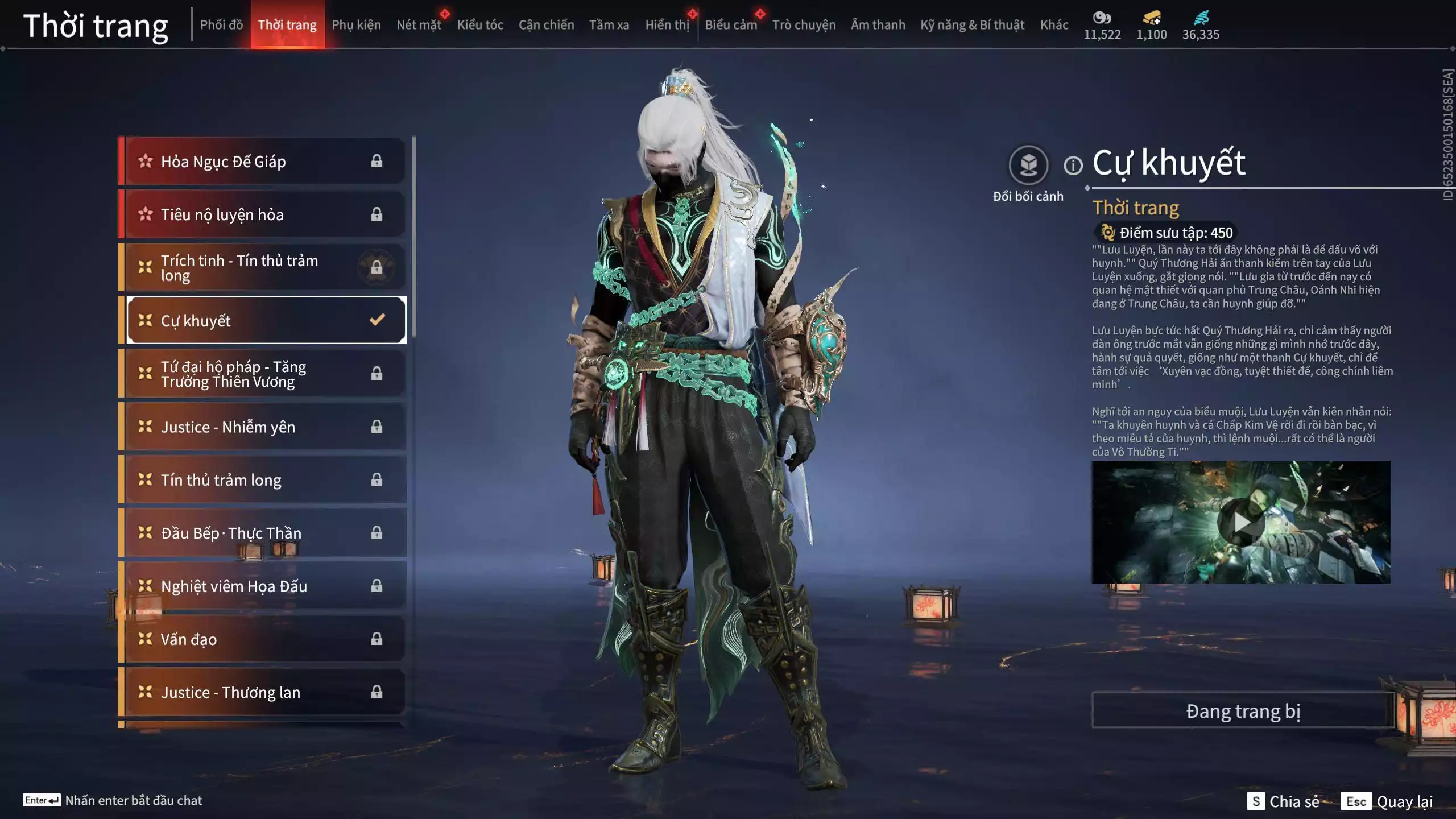The image size is (1456, 819).
Task: Open the Cận chiến tab
Action: (546, 25)
